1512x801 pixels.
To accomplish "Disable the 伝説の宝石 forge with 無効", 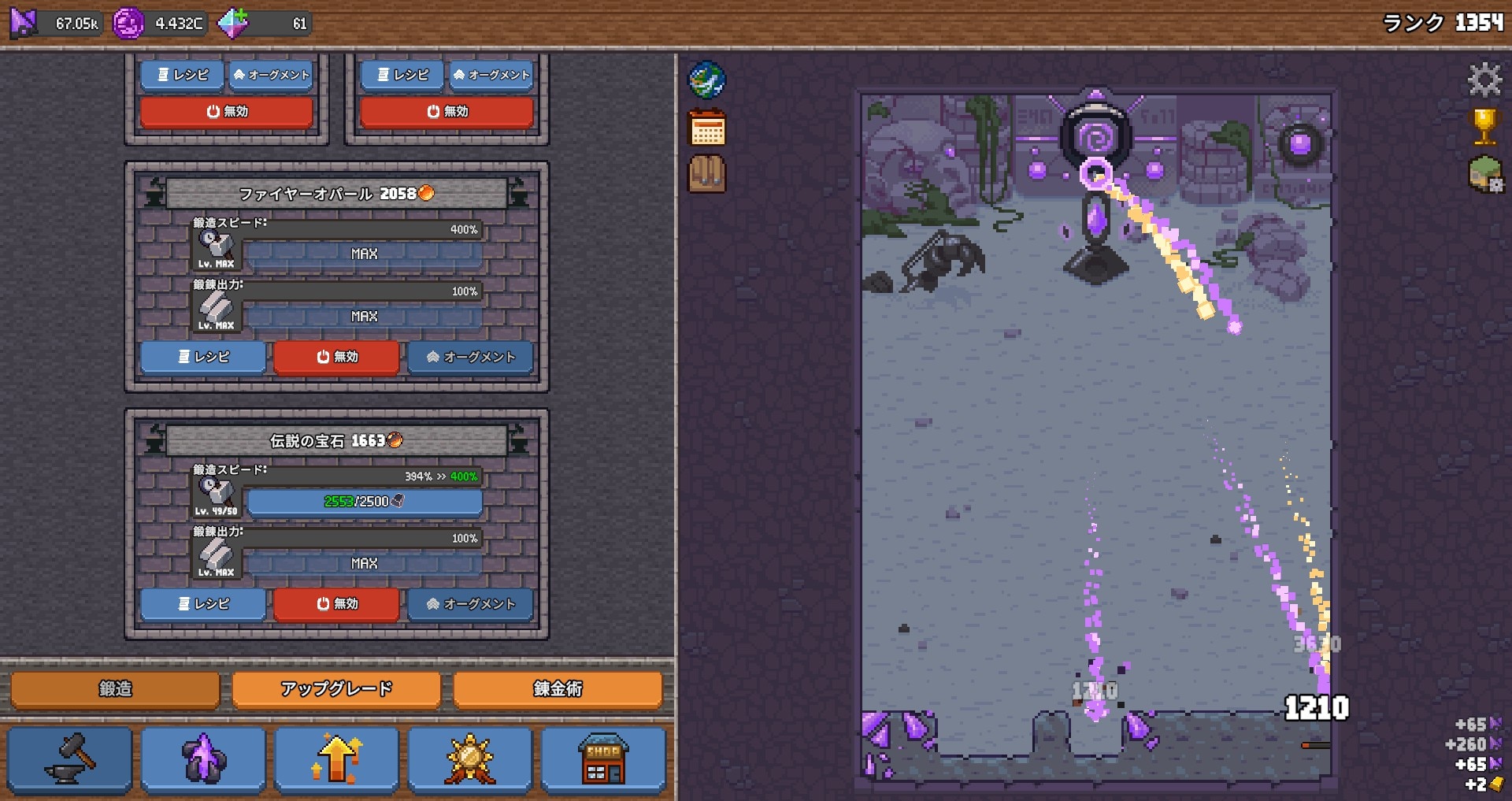I will (x=338, y=604).
